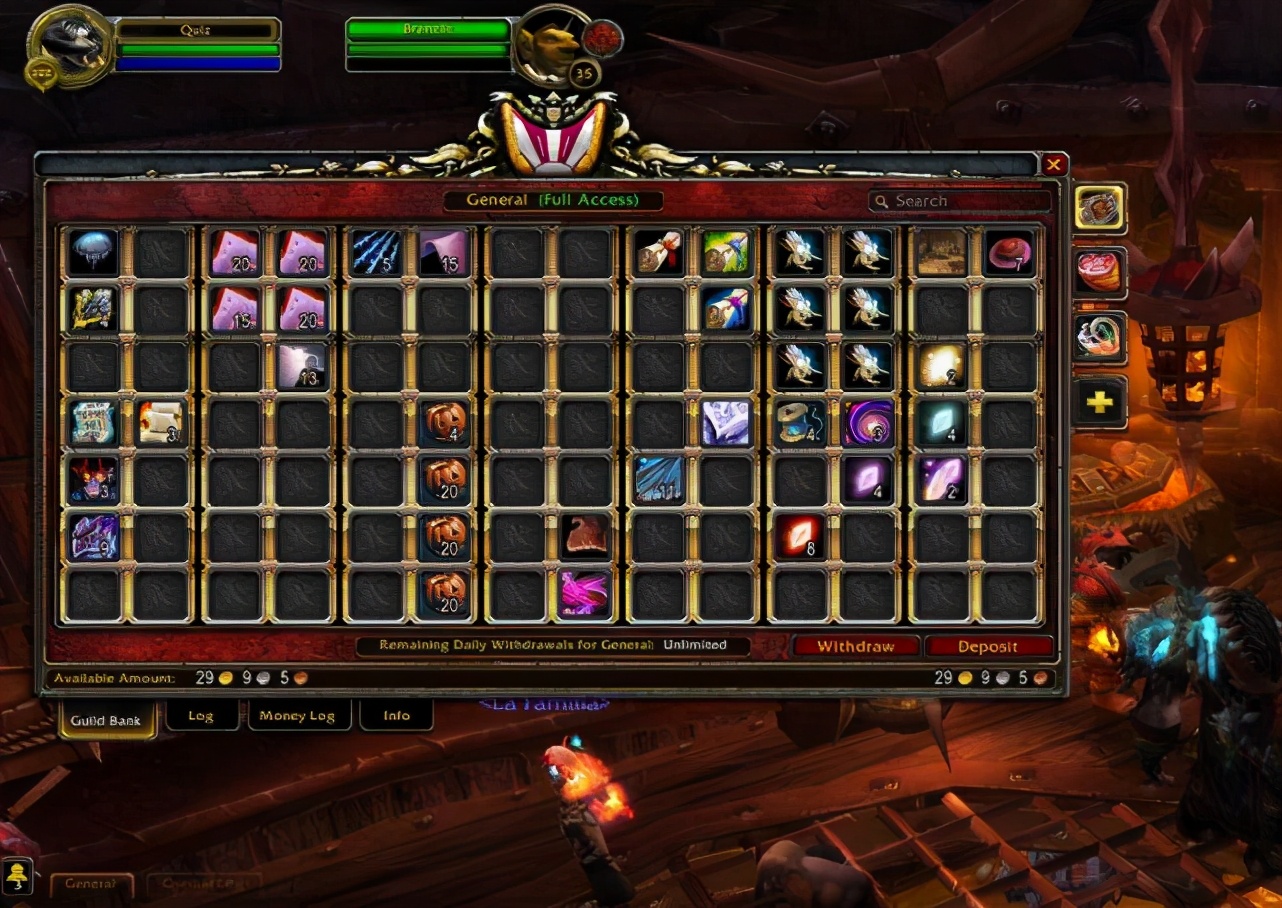Select the purple swirl item stack of 3
Image resolution: width=1282 pixels, height=908 pixels.
pyautogui.click(x=867, y=423)
